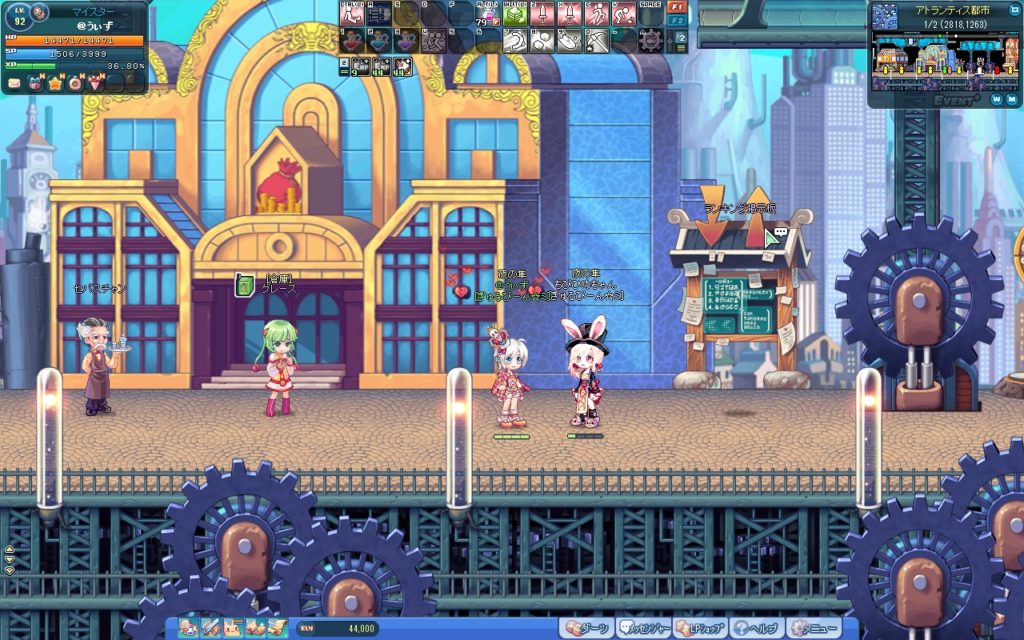Viewport: 1024px width, 640px height.
Task: Open the mail envelope icon
Action: (x=13, y=84)
